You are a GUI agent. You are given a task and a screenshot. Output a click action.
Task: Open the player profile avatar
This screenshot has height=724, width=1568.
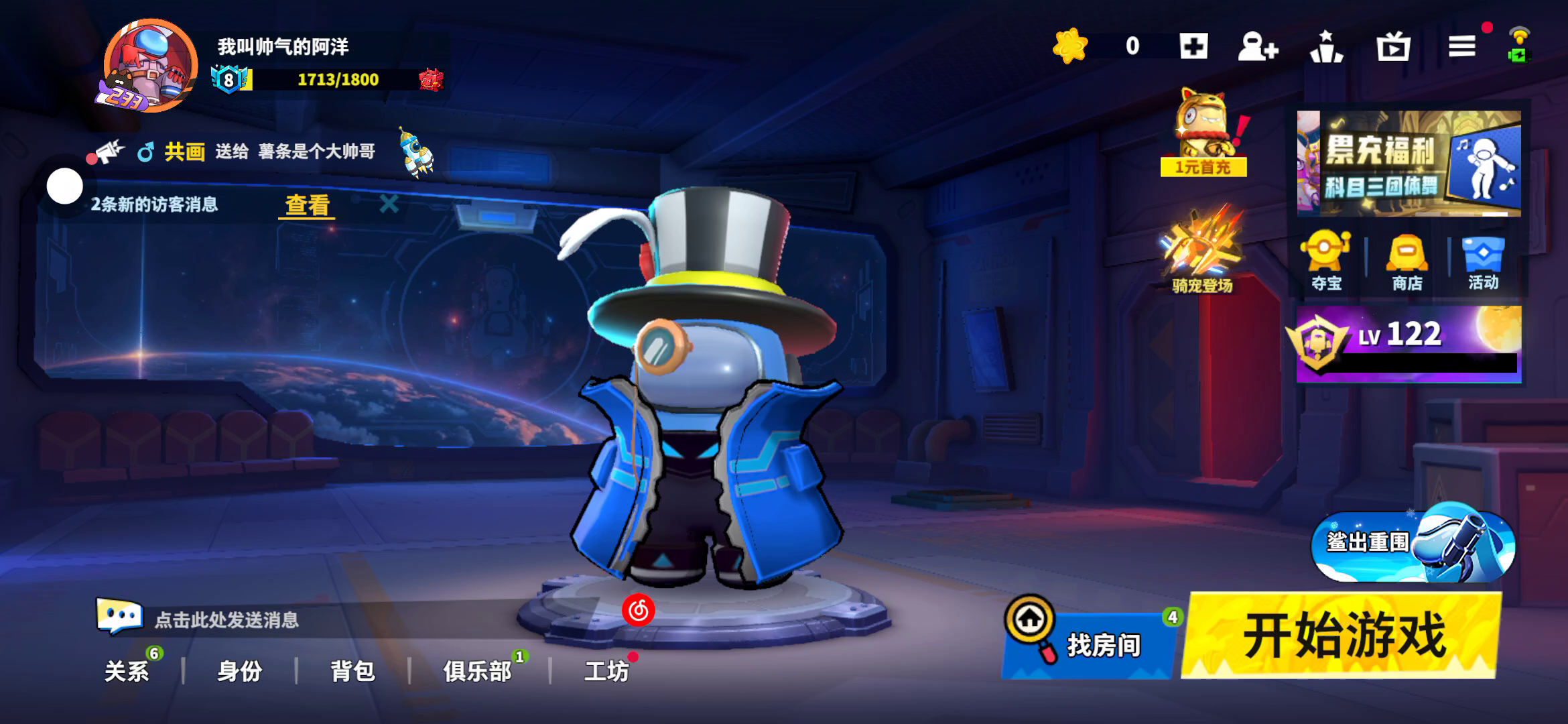pos(150,66)
